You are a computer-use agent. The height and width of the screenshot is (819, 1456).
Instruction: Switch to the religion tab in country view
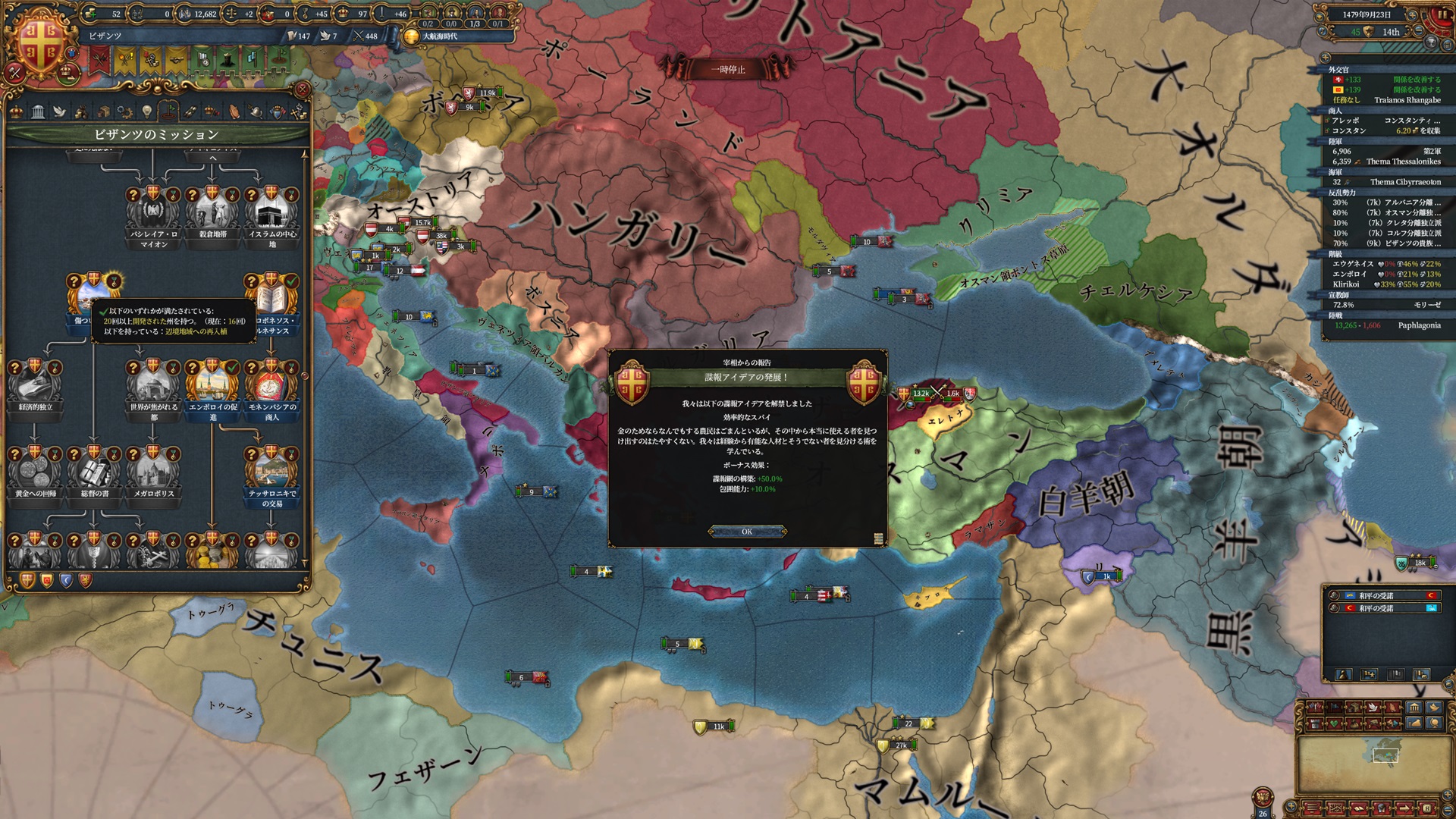click(59, 112)
